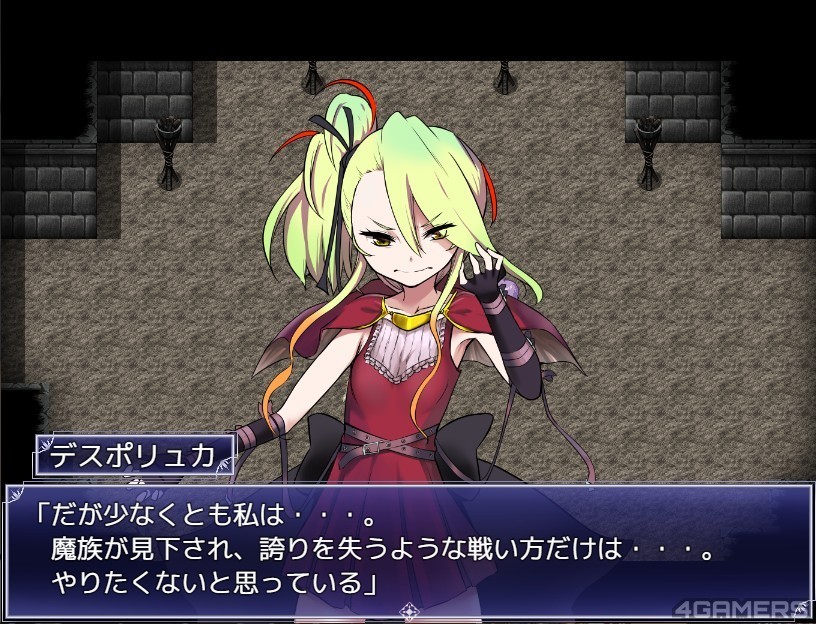The width and height of the screenshot is (816, 624).
Task: Click the diamond continue indicator below the text
Action: point(408,609)
